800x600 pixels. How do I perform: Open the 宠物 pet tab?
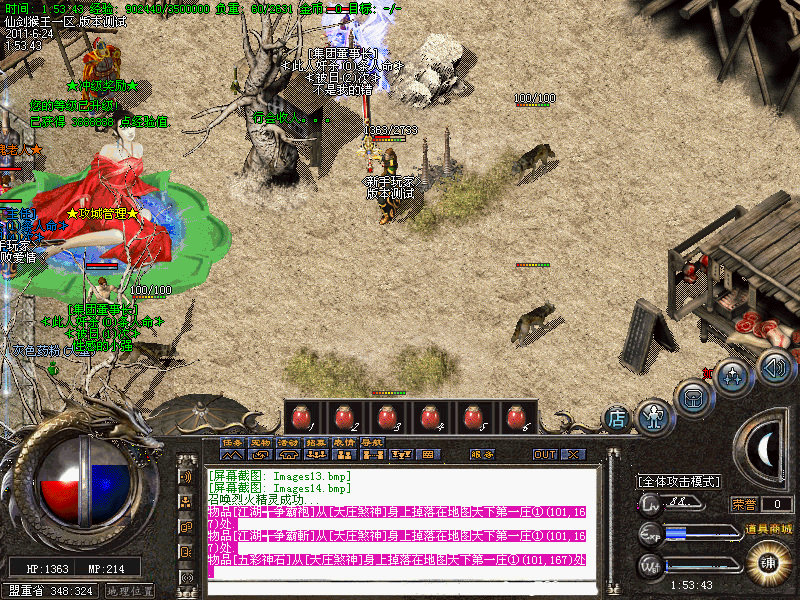pyautogui.click(x=260, y=441)
